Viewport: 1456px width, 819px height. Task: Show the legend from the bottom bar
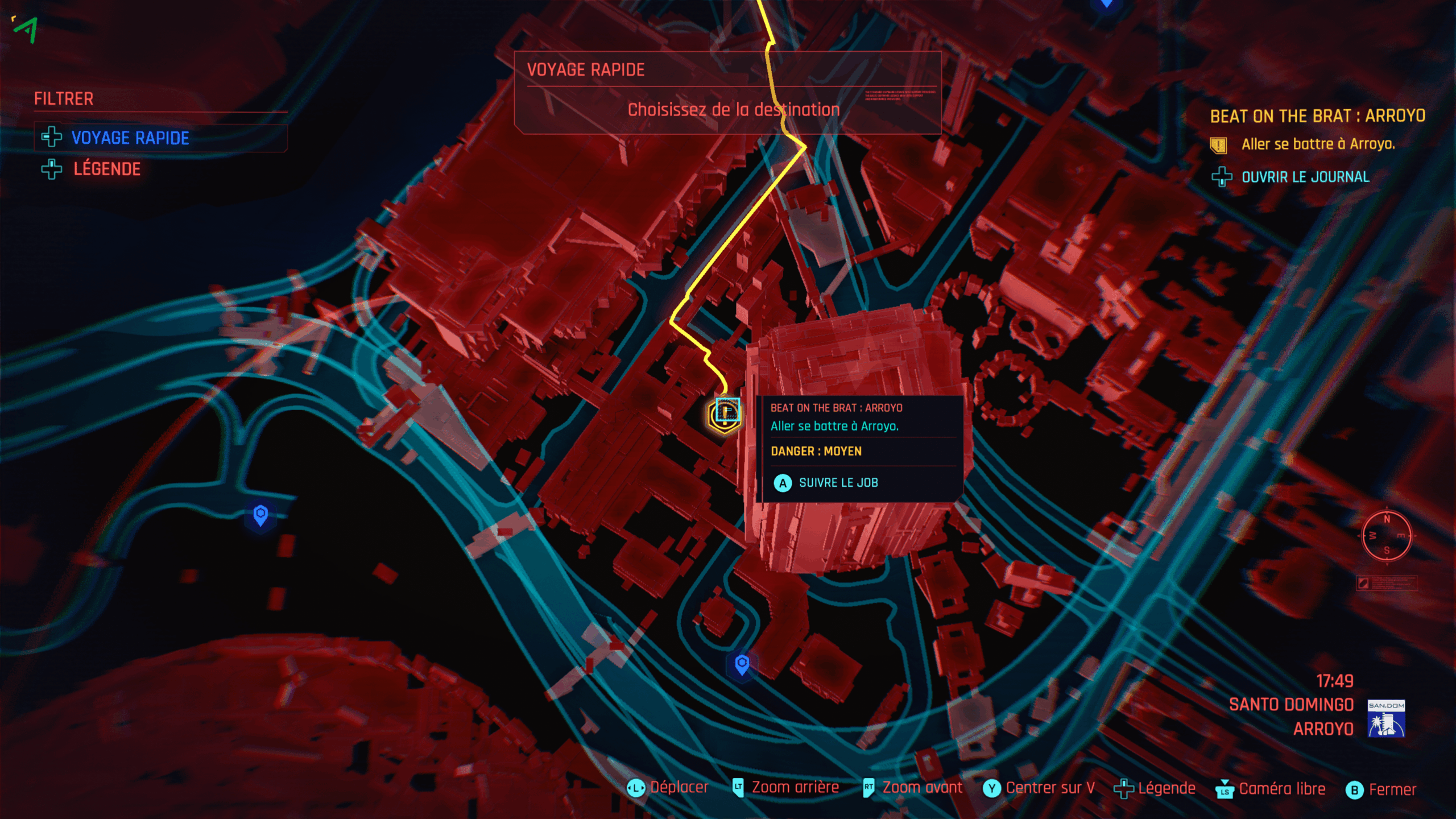pos(1165,788)
